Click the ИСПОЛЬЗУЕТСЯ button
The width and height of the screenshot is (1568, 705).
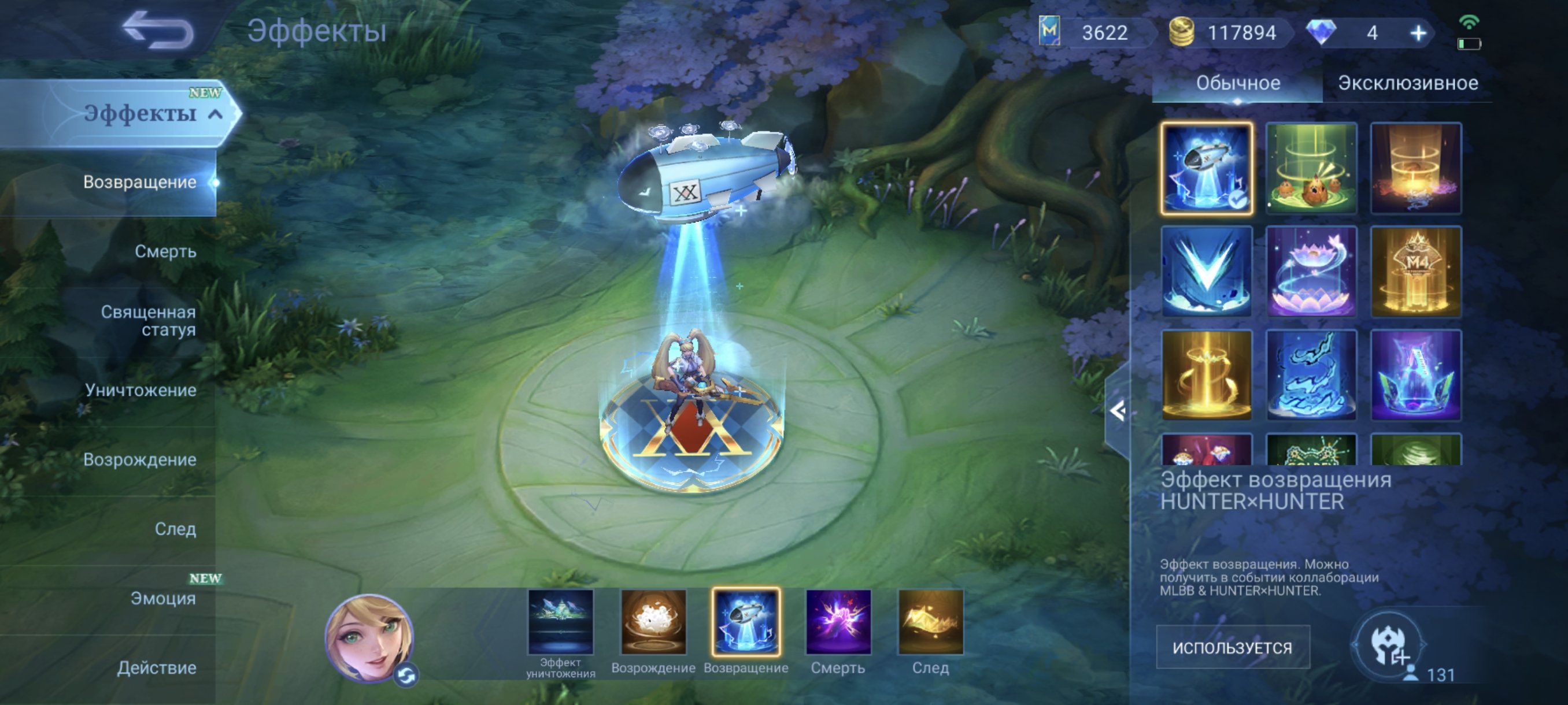pos(1233,647)
